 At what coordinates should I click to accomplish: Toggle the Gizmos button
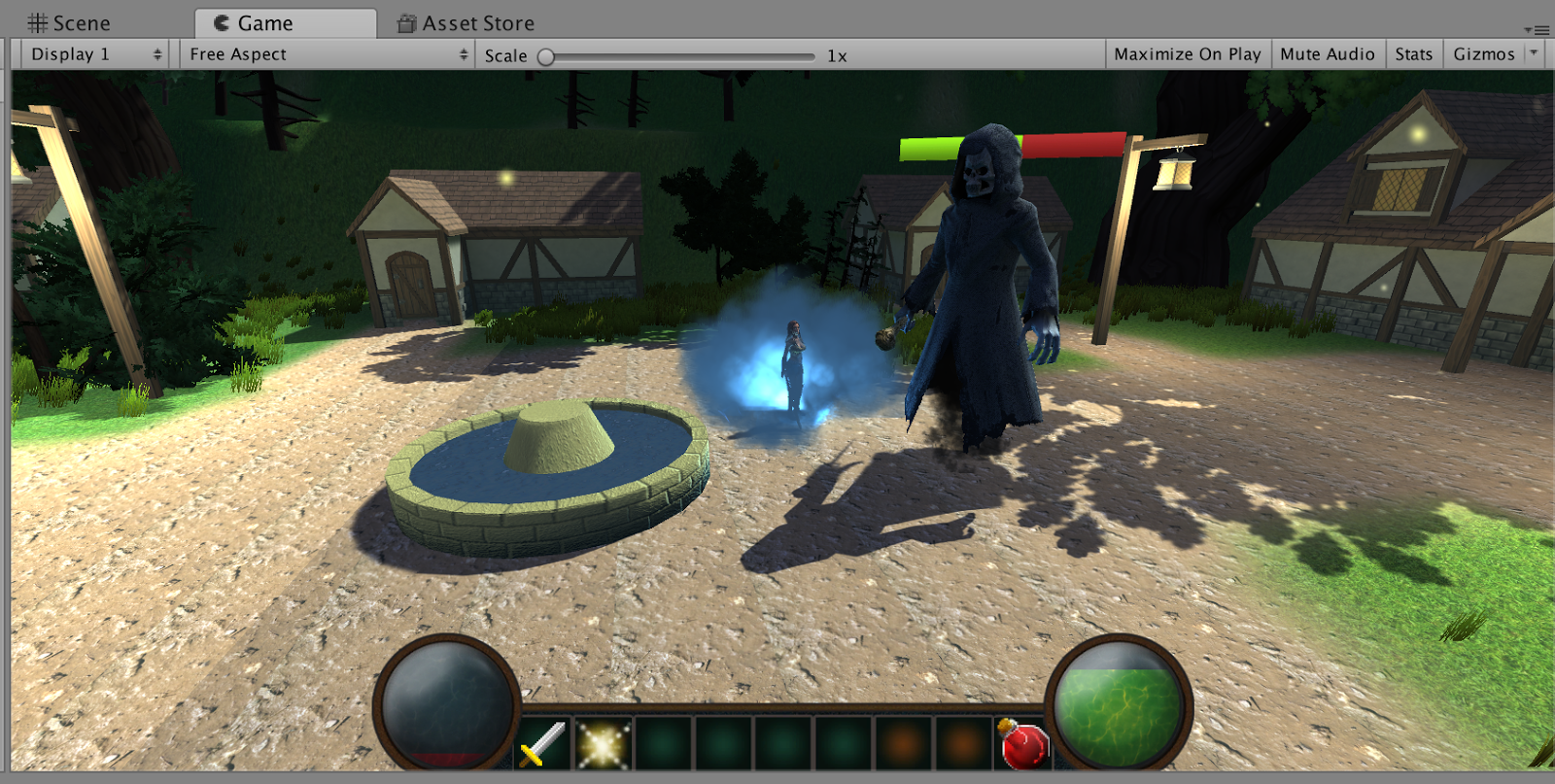click(x=1484, y=54)
